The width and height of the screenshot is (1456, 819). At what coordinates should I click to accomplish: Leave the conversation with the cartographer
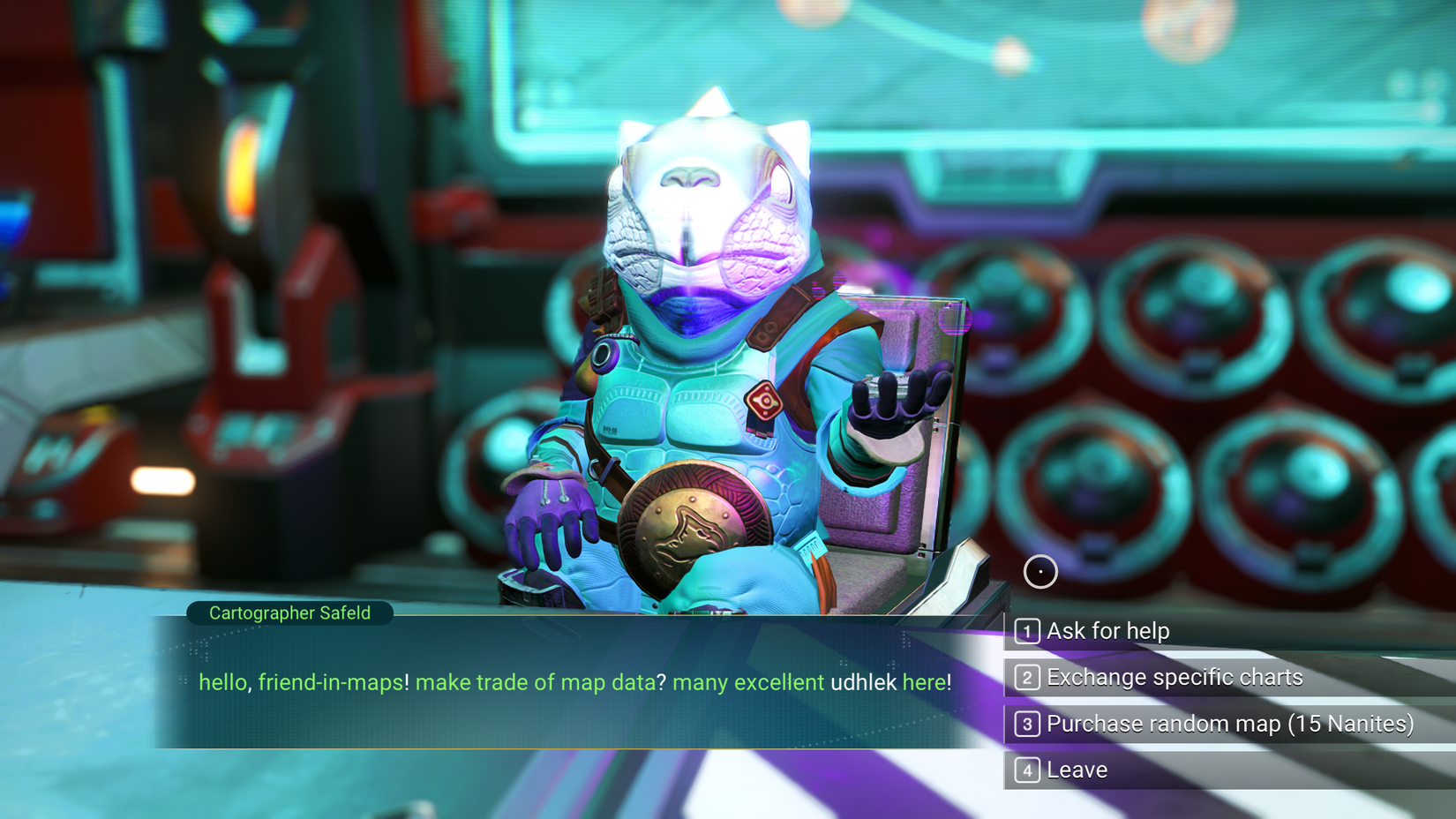[x=1077, y=770]
